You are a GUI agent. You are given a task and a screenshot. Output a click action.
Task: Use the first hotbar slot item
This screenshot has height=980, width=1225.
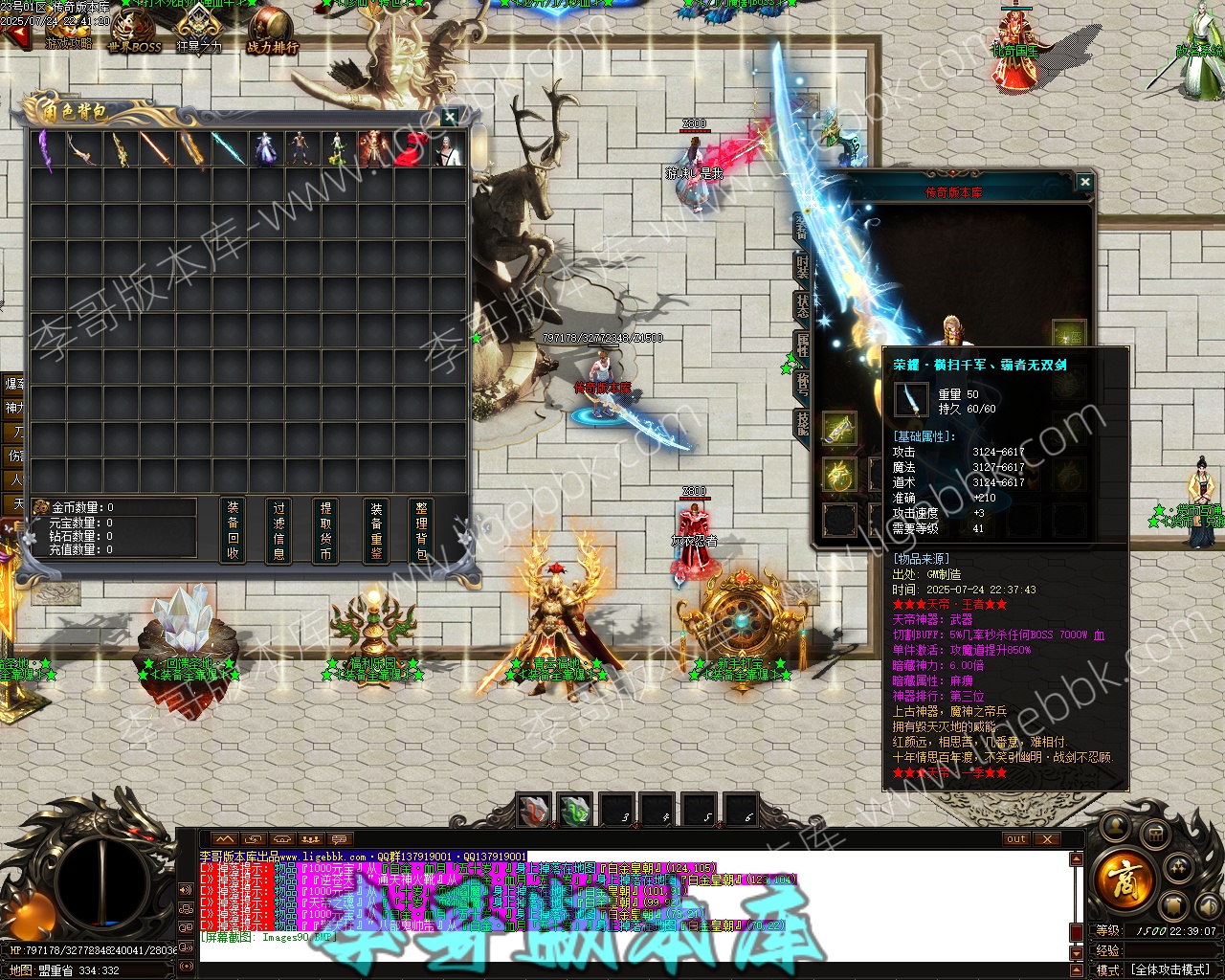pos(534,811)
